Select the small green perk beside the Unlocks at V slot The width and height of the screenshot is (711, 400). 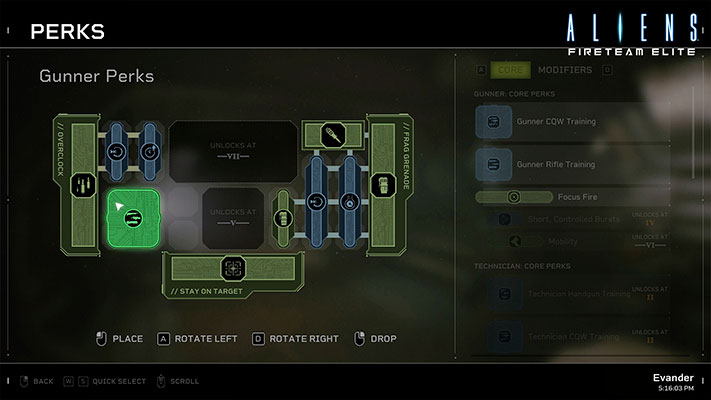click(282, 218)
